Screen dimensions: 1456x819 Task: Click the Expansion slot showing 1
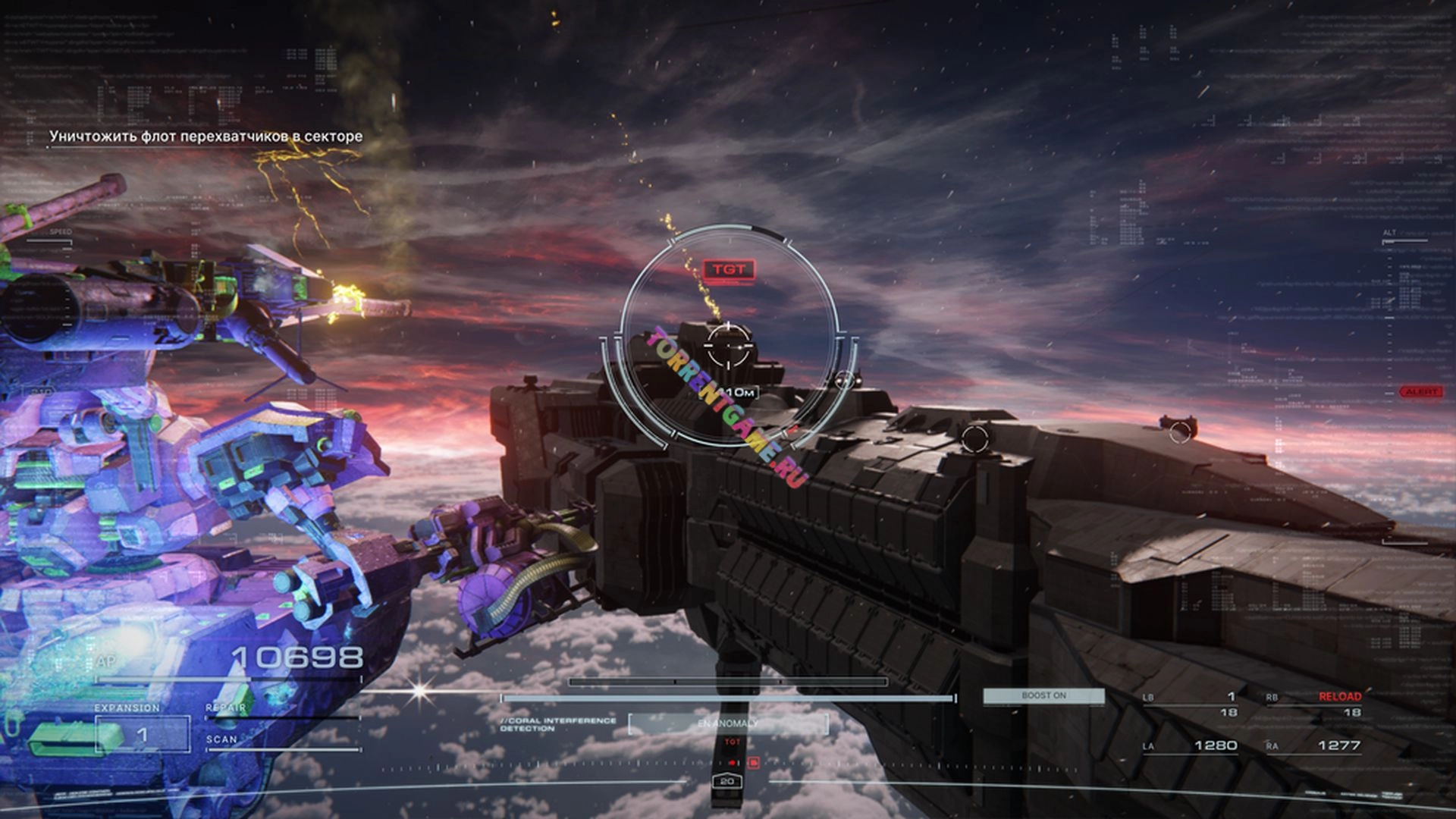click(x=142, y=734)
